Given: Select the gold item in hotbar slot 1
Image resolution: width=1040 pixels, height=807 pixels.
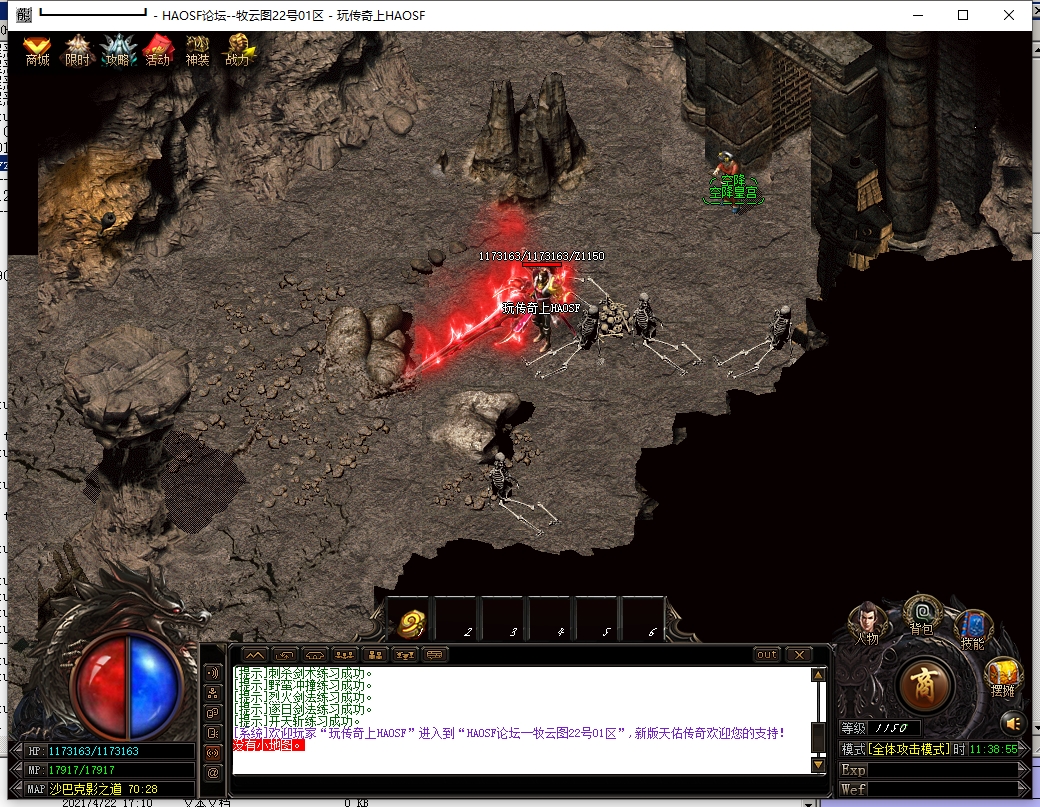Looking at the screenshot, I should pos(410,625).
